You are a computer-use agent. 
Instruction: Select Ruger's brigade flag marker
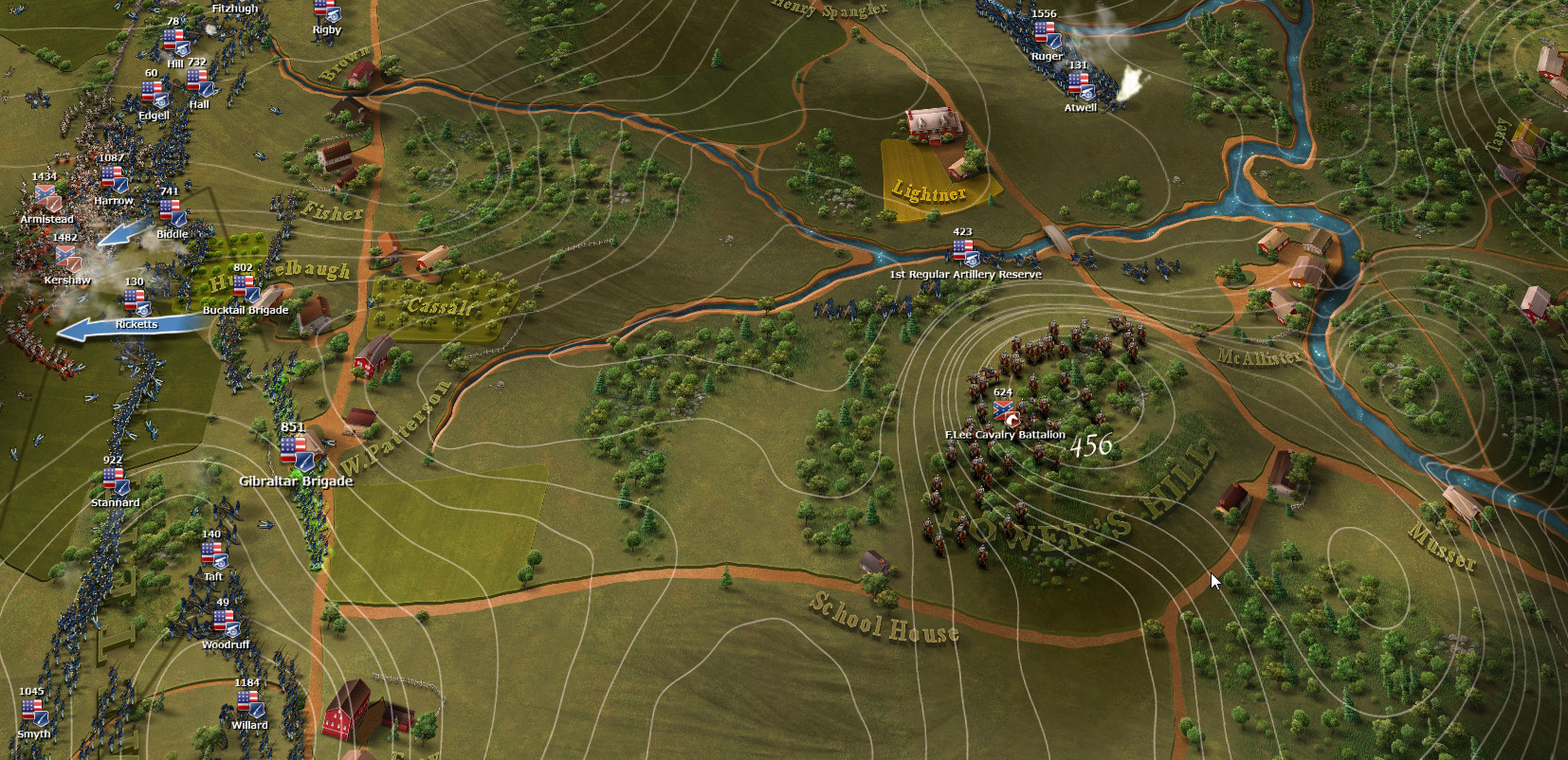[1047, 34]
